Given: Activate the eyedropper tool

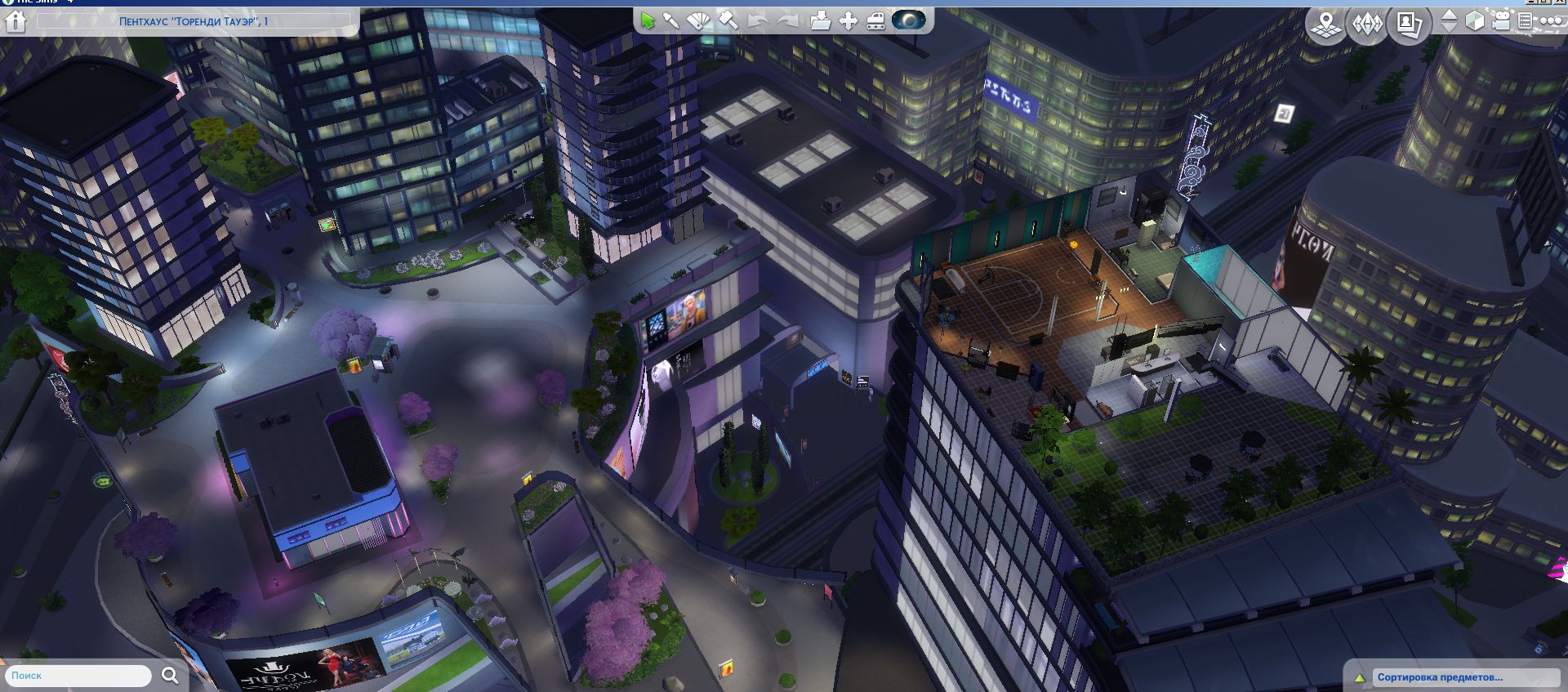Looking at the screenshot, I should 671,21.
